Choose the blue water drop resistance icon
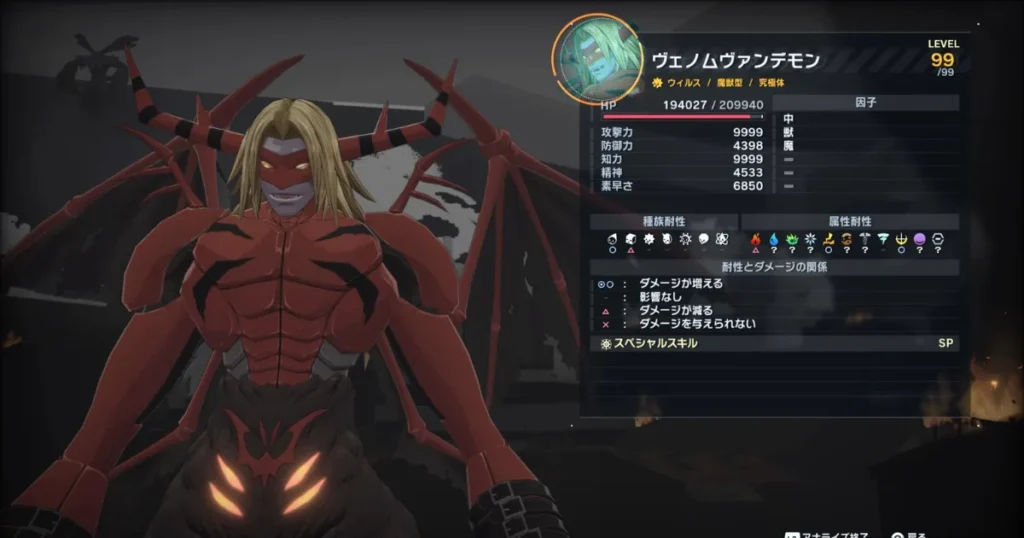Viewport: 1024px width, 538px height. [774, 240]
